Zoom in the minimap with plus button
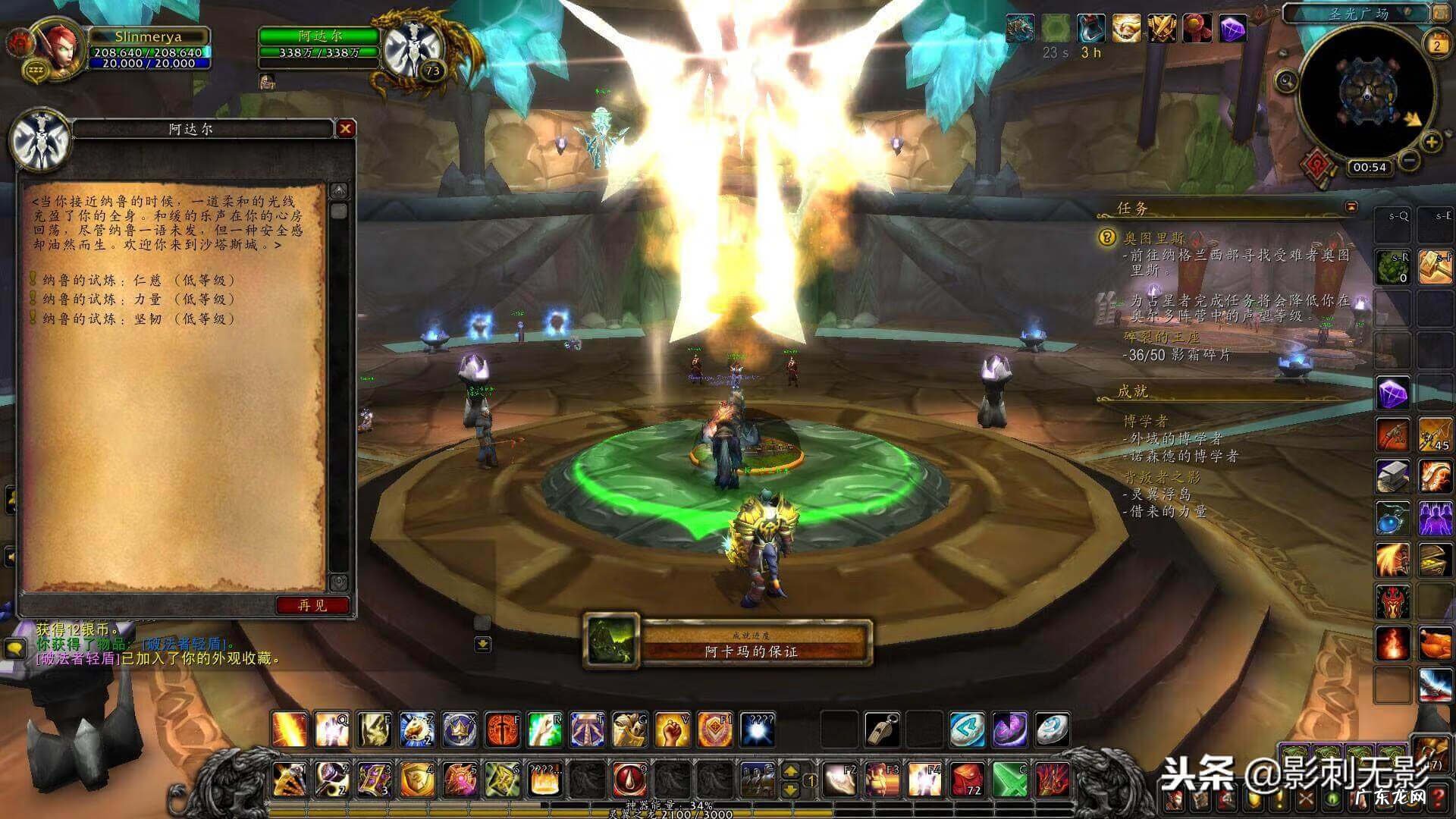 [x=1431, y=142]
